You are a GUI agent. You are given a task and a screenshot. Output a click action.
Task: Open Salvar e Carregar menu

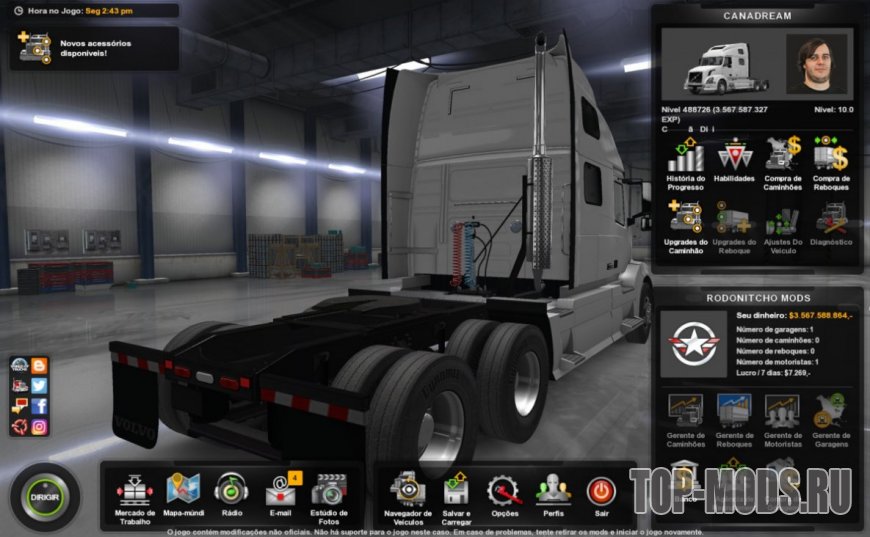pyautogui.click(x=456, y=494)
